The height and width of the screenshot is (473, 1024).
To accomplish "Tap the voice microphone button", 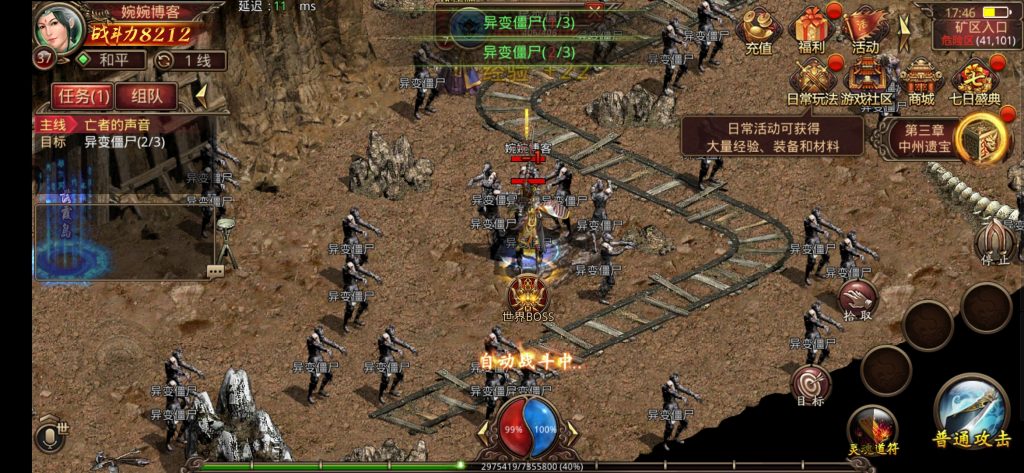I will click(50, 437).
